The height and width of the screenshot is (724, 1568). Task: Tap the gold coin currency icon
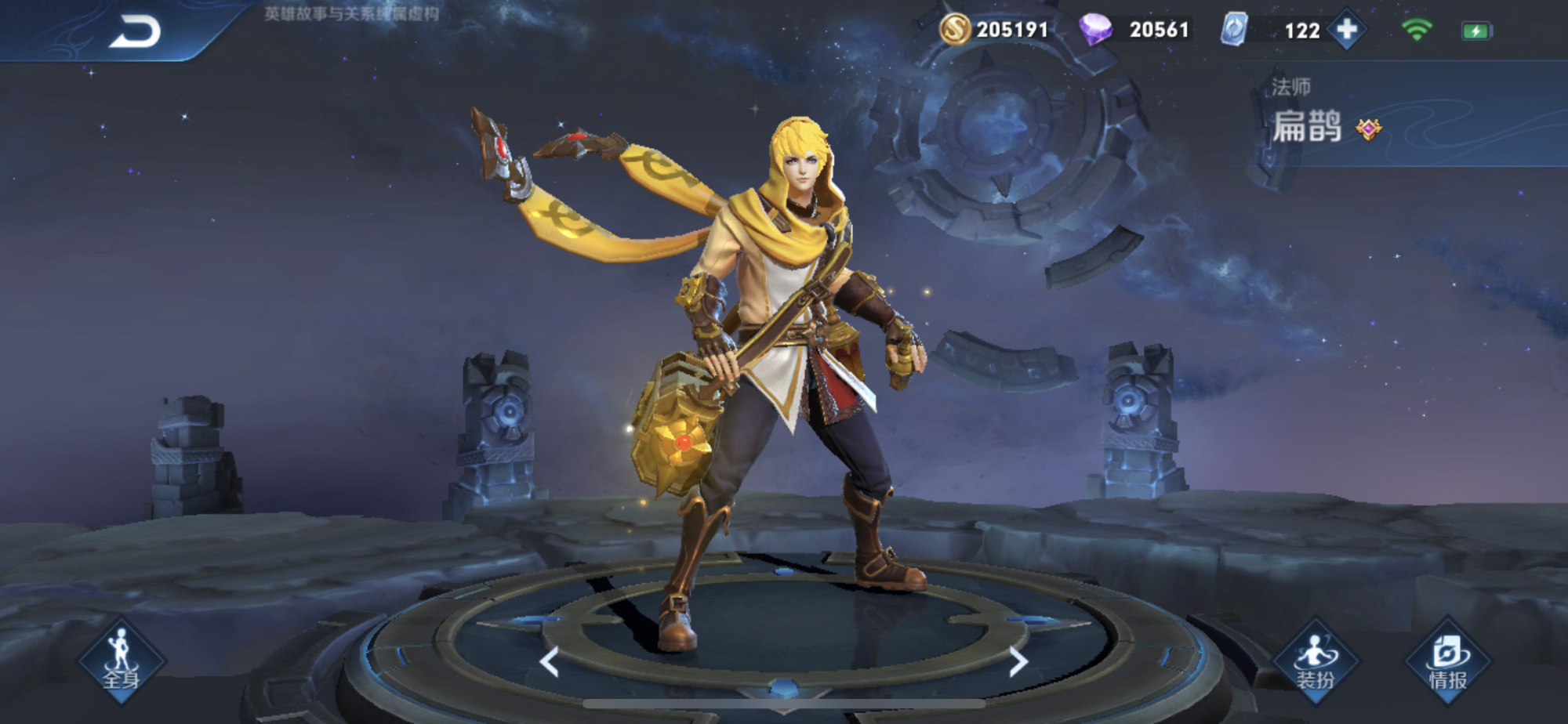(x=954, y=30)
